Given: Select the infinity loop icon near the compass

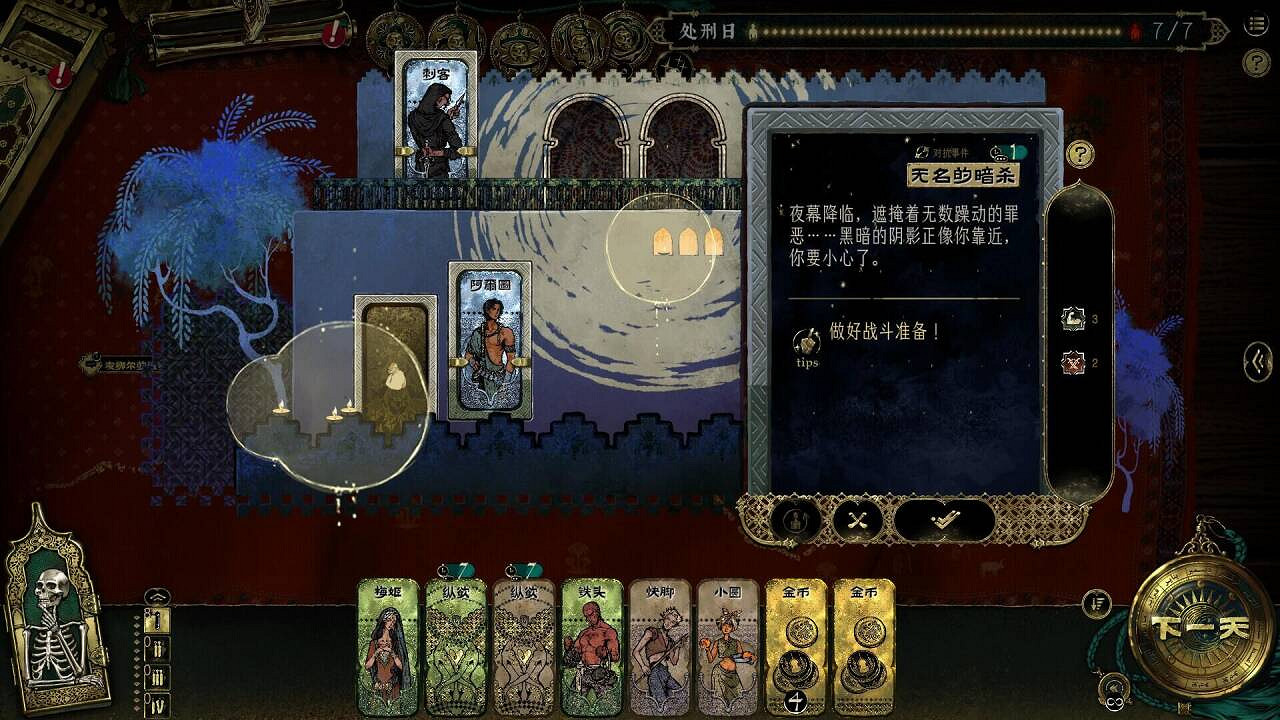Looking at the screenshot, I should (1113, 701).
